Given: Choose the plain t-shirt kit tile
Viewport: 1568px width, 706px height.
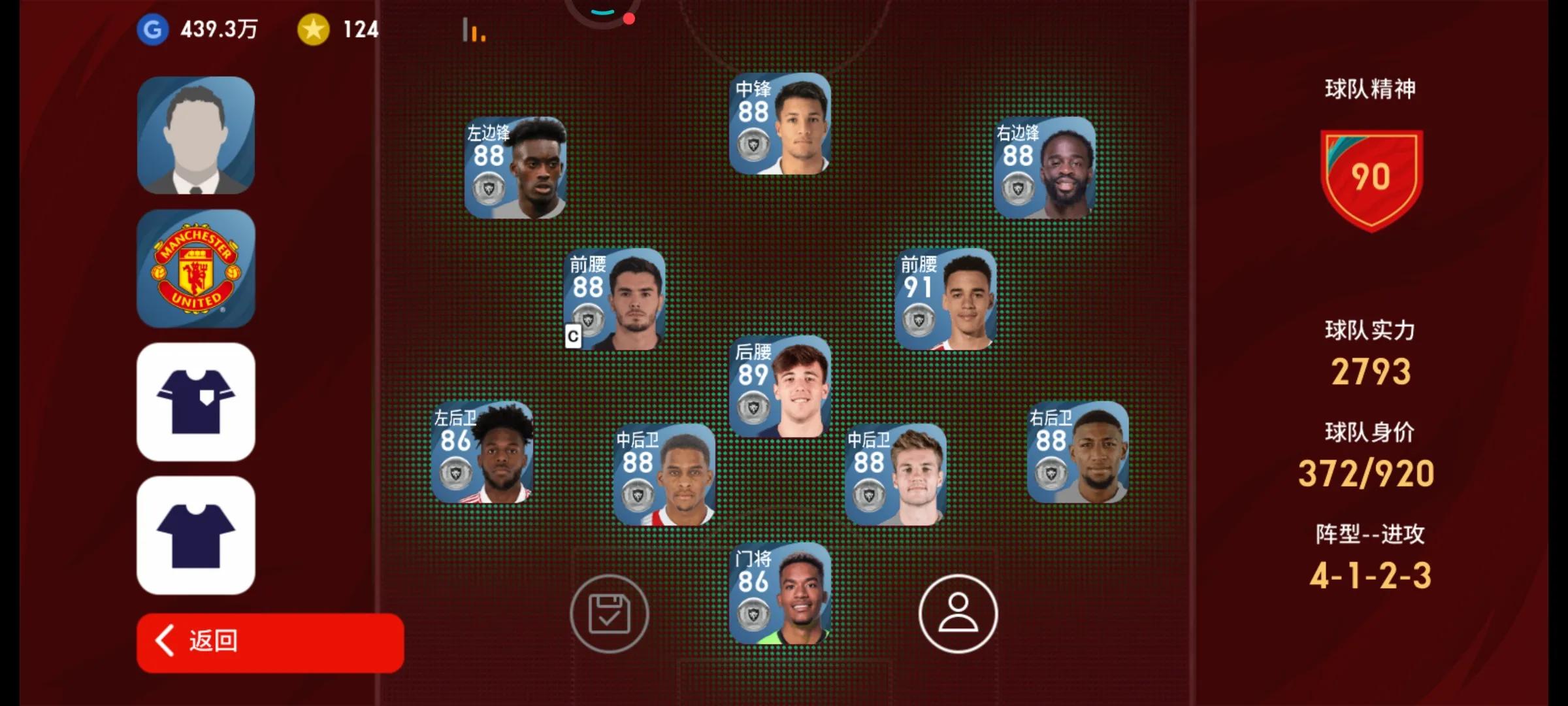Looking at the screenshot, I should [196, 535].
